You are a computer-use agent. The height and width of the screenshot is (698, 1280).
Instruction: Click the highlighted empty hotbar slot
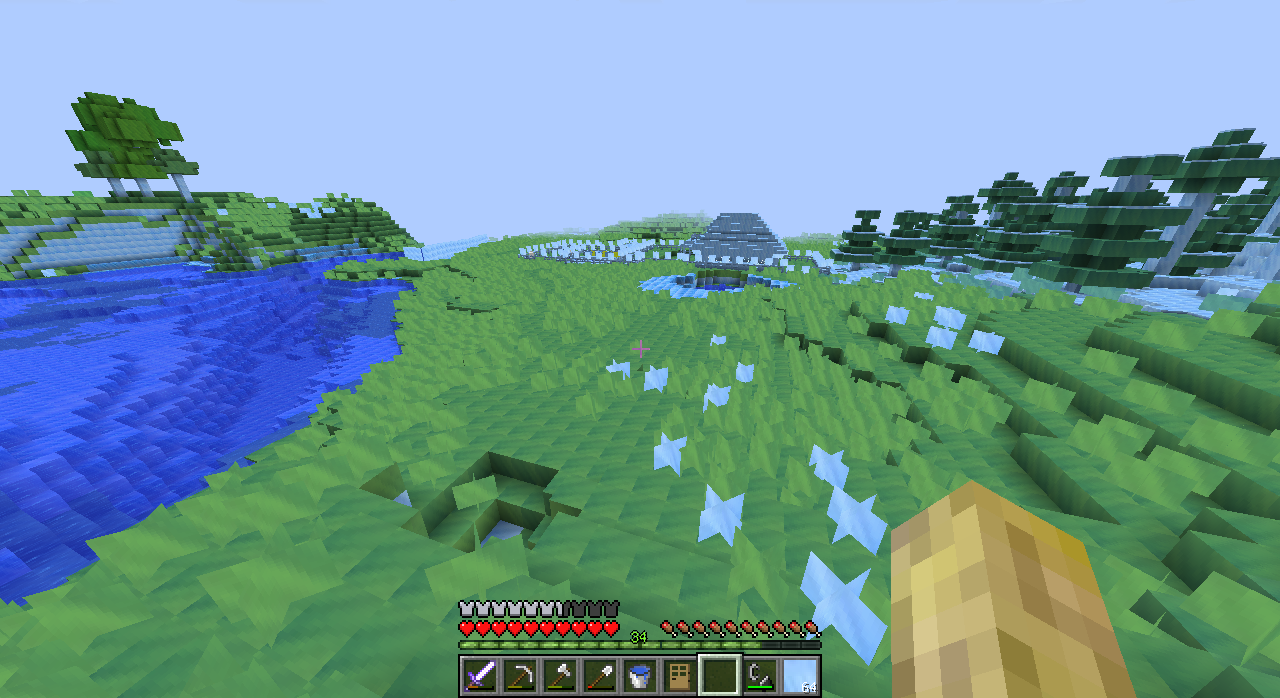(x=720, y=675)
